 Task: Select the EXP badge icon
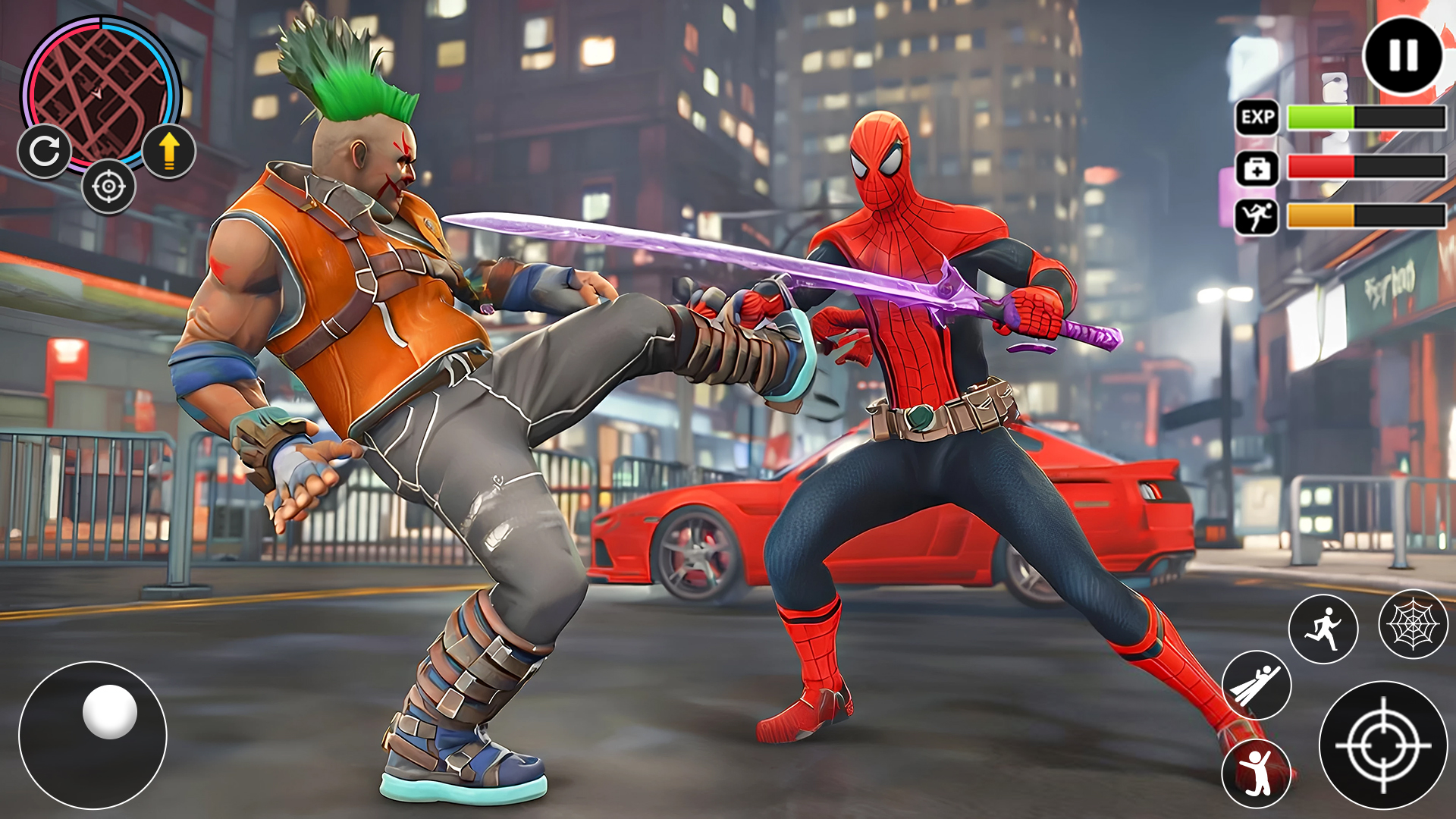[1257, 118]
